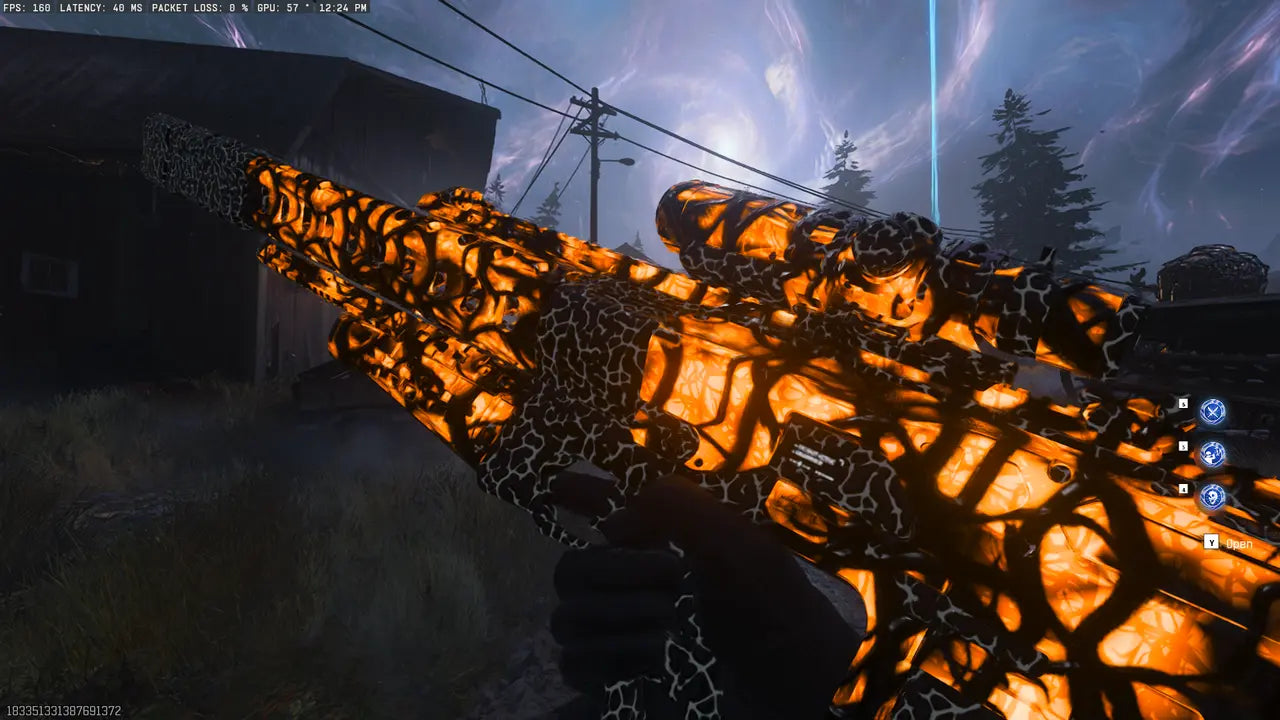The height and width of the screenshot is (720, 1280).
Task: Select the skull blue emblem icon
Action: [x=1212, y=497]
